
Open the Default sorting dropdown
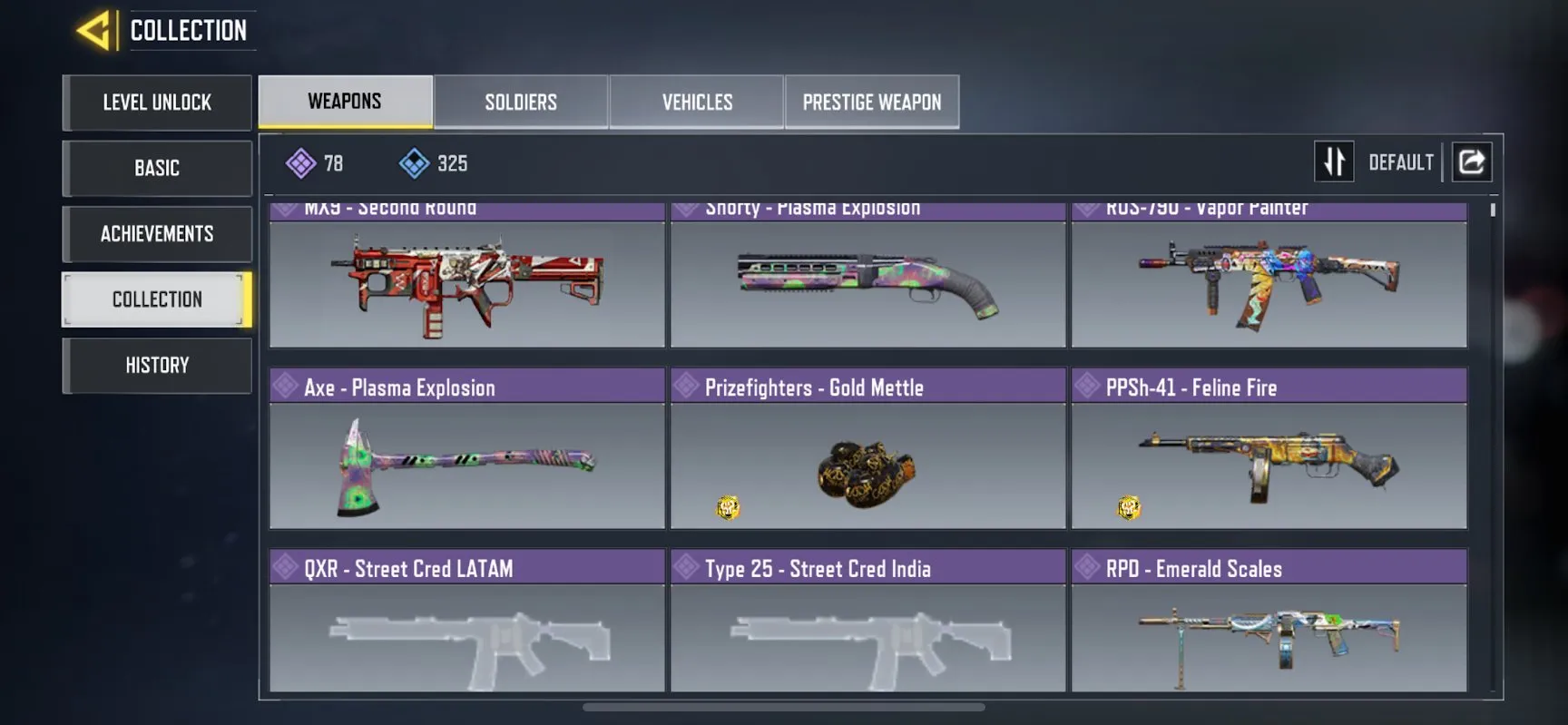pyautogui.click(x=1400, y=162)
